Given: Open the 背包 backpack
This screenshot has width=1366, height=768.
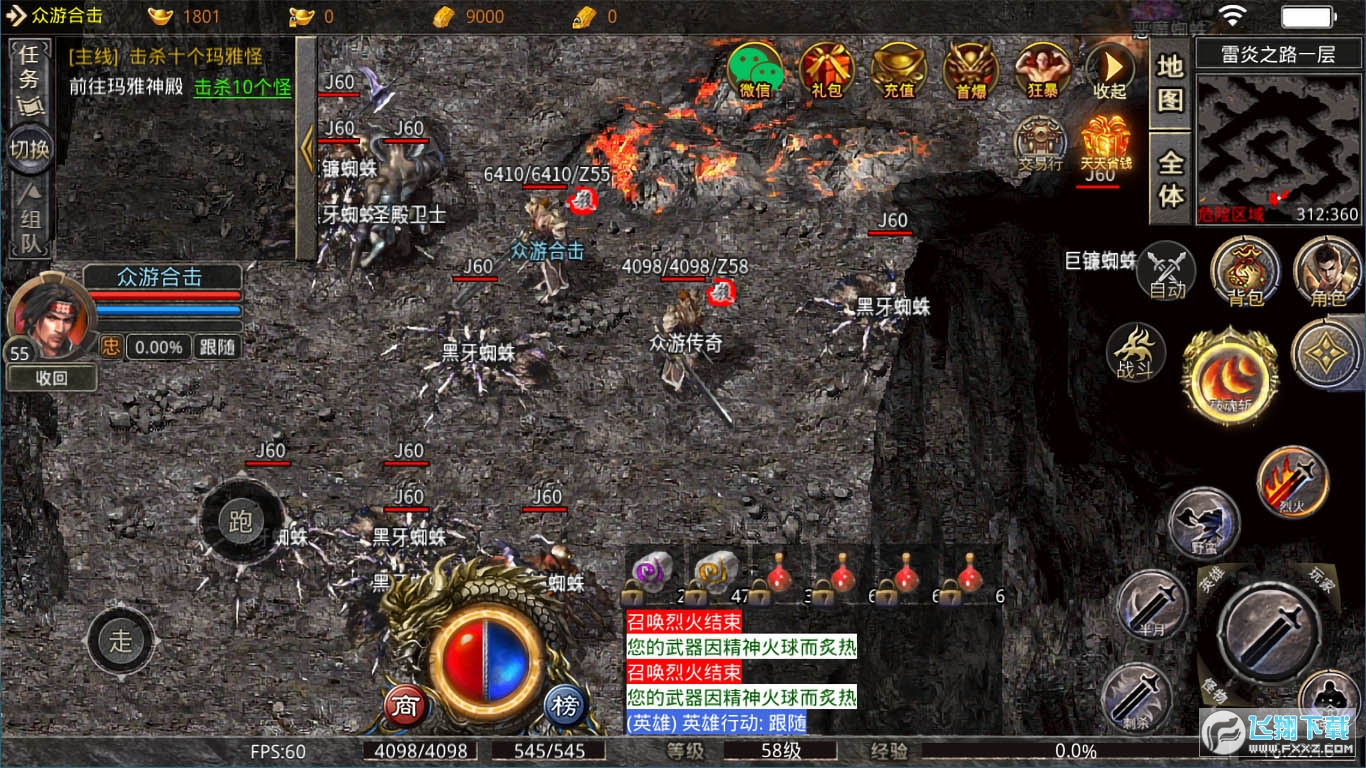Looking at the screenshot, I should coord(1245,270).
